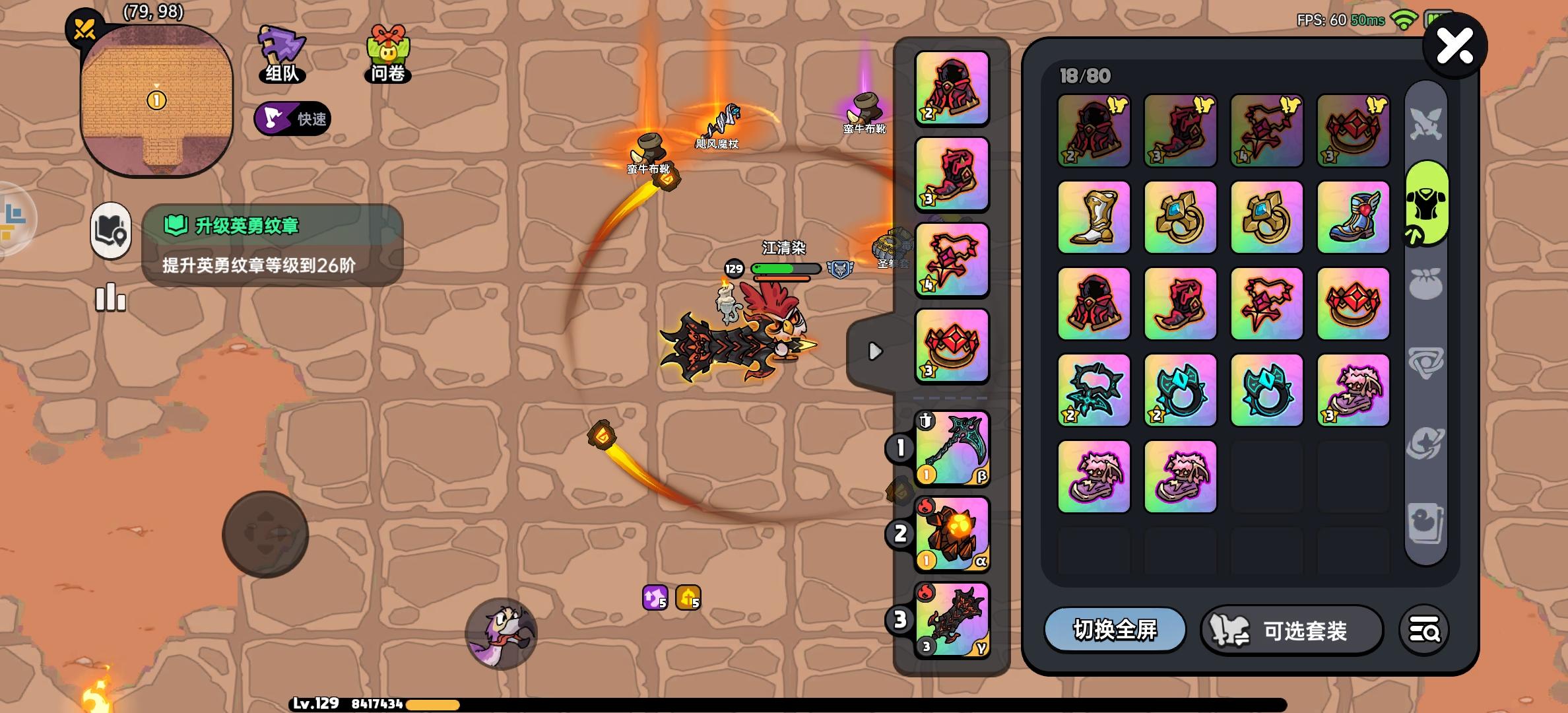Enable the 快速 quick mode toggle
Viewport: 1568px width, 713px height.
[292, 119]
